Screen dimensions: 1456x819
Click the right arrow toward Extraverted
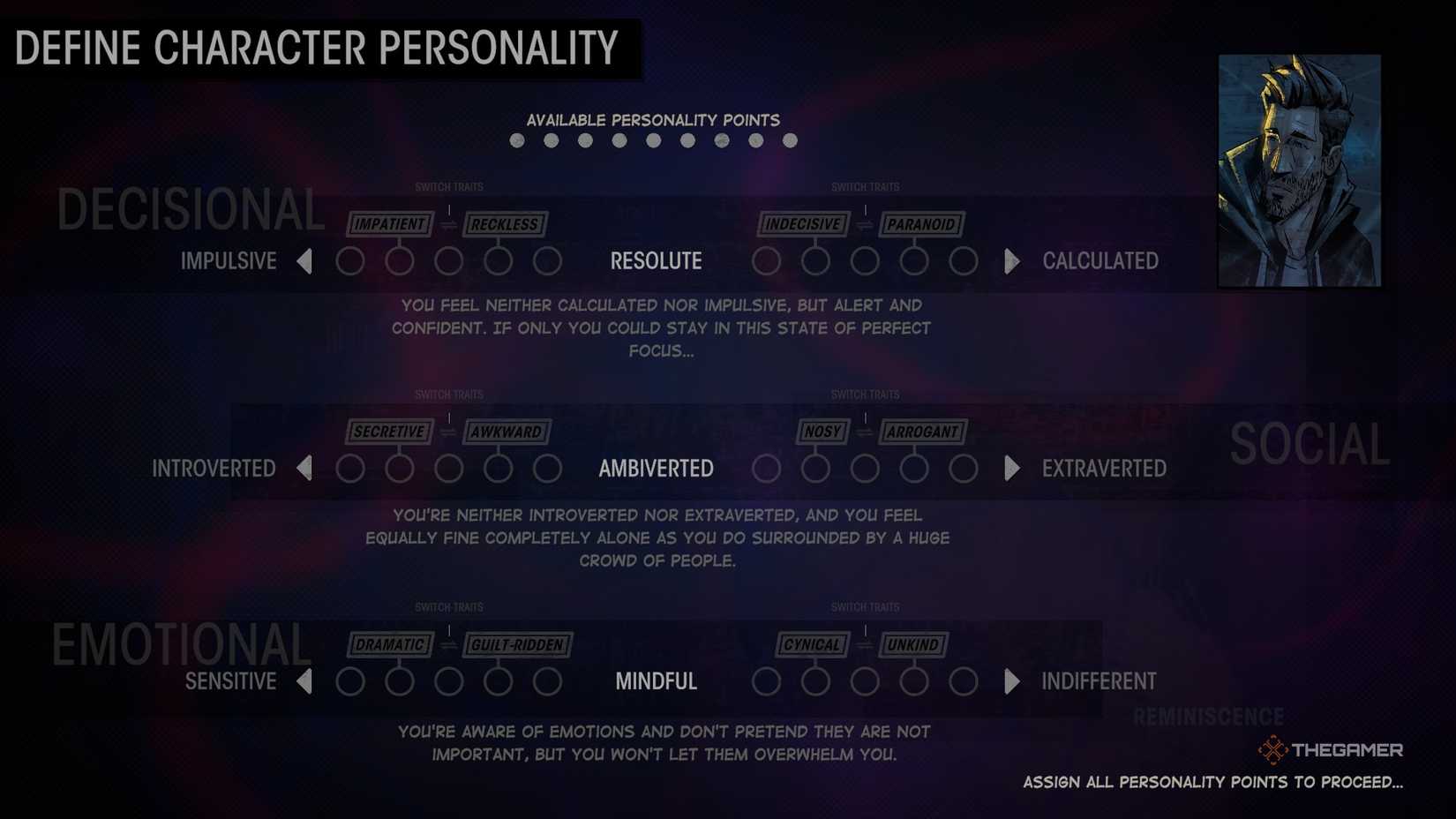[1011, 469]
